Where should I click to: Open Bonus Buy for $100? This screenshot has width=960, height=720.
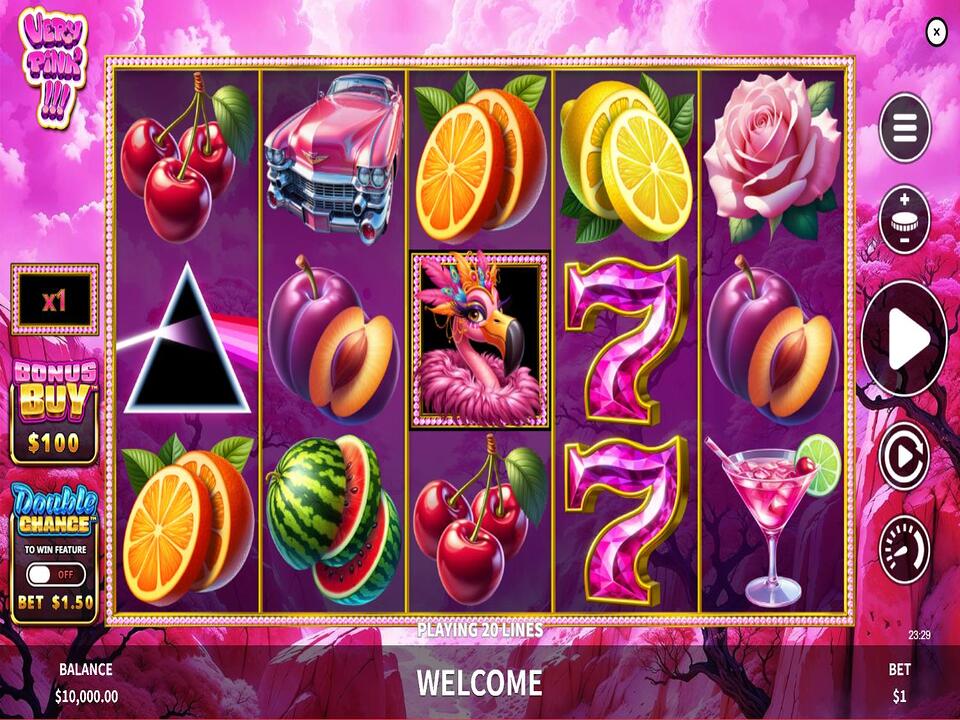click(x=55, y=409)
